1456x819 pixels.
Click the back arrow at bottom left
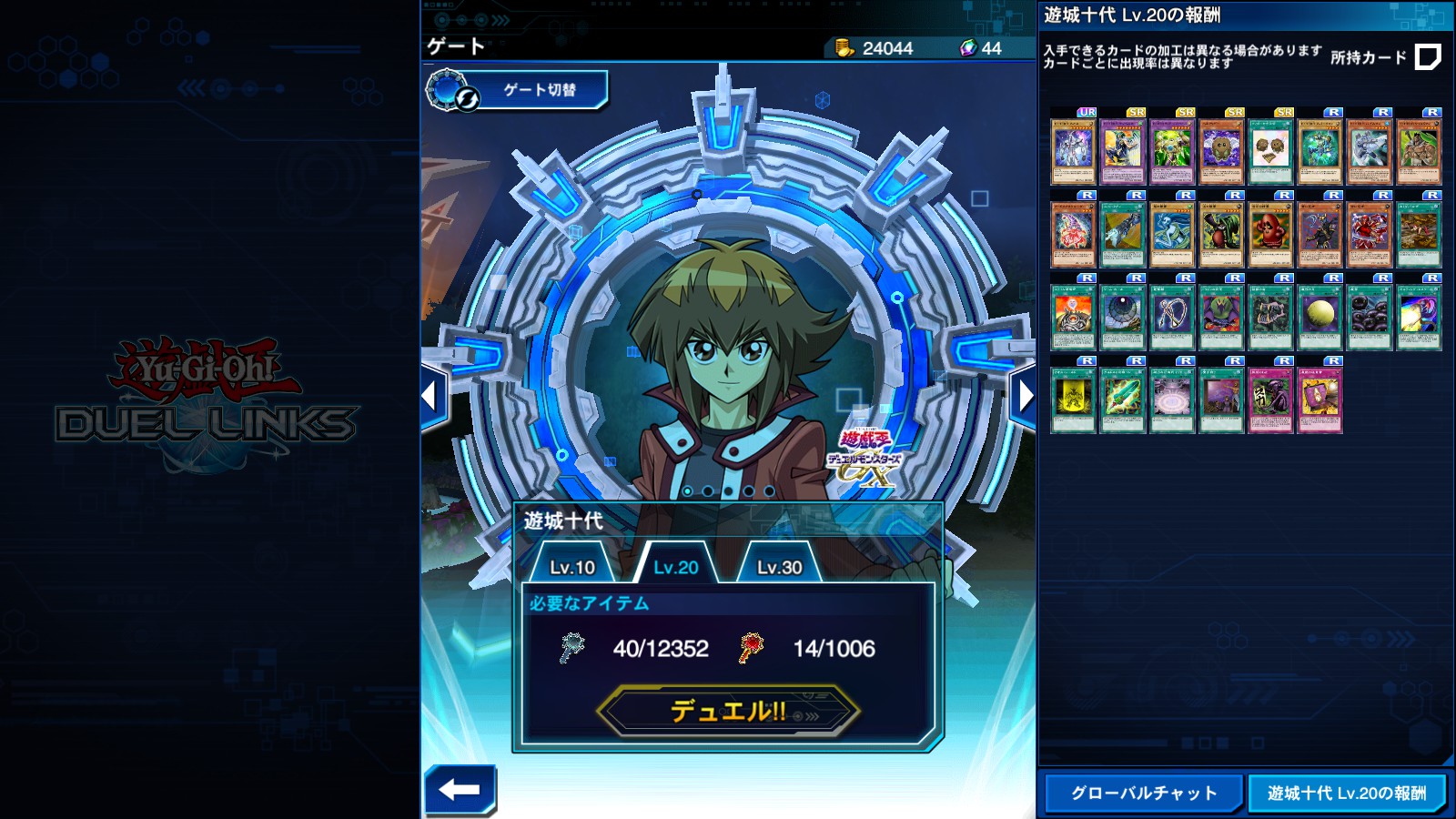point(462,788)
